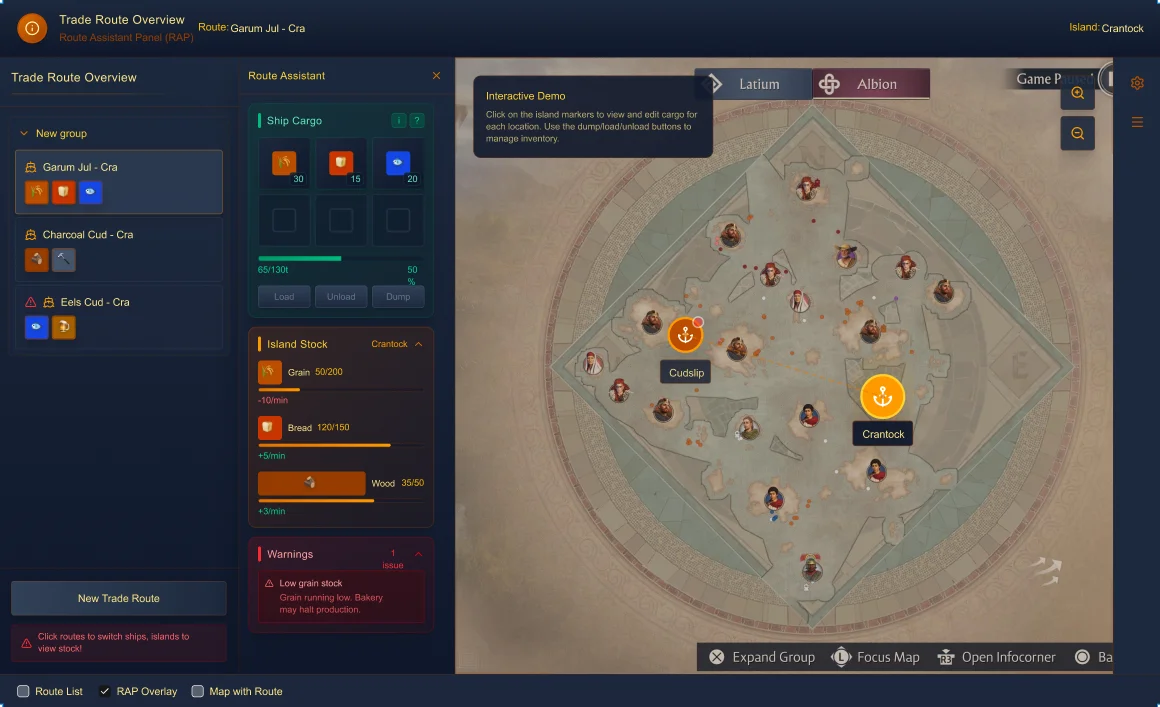Select the Crantock anchor marker
Image resolution: width=1160 pixels, height=707 pixels.
[x=882, y=397]
